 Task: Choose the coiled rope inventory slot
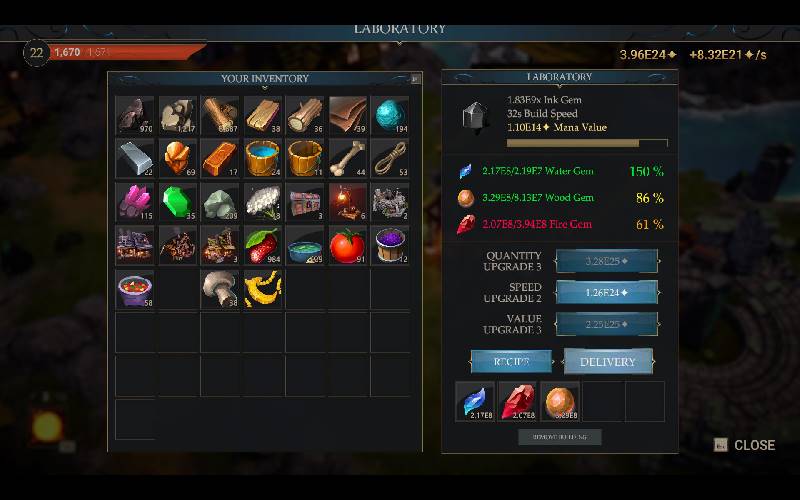pyautogui.click(x=390, y=158)
